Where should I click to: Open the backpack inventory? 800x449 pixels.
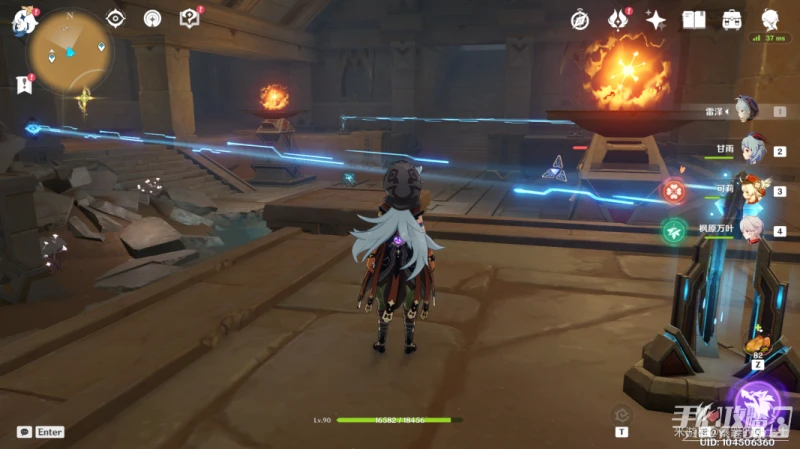732,19
